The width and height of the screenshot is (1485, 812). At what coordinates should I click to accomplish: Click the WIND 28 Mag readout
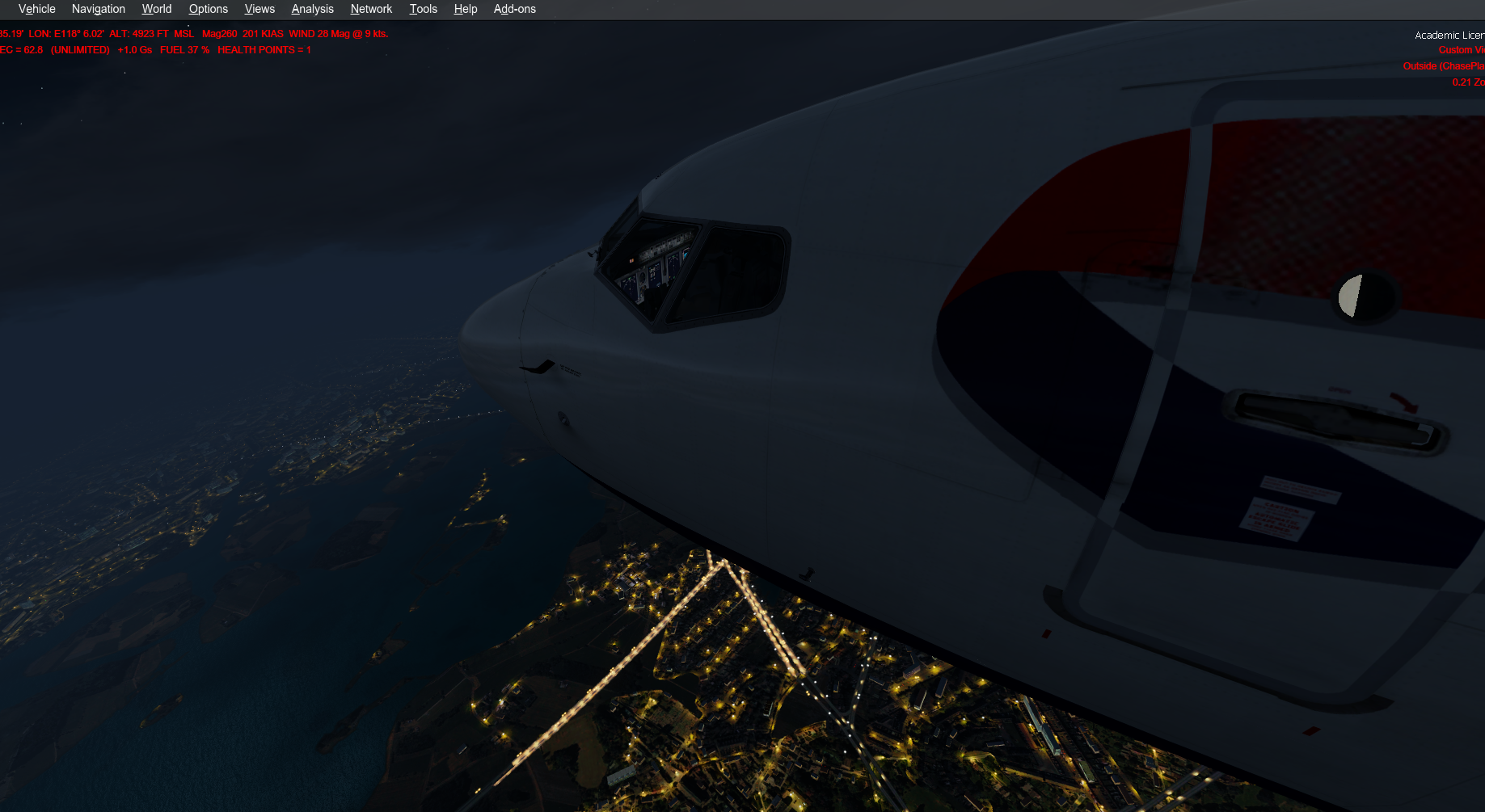[319, 34]
